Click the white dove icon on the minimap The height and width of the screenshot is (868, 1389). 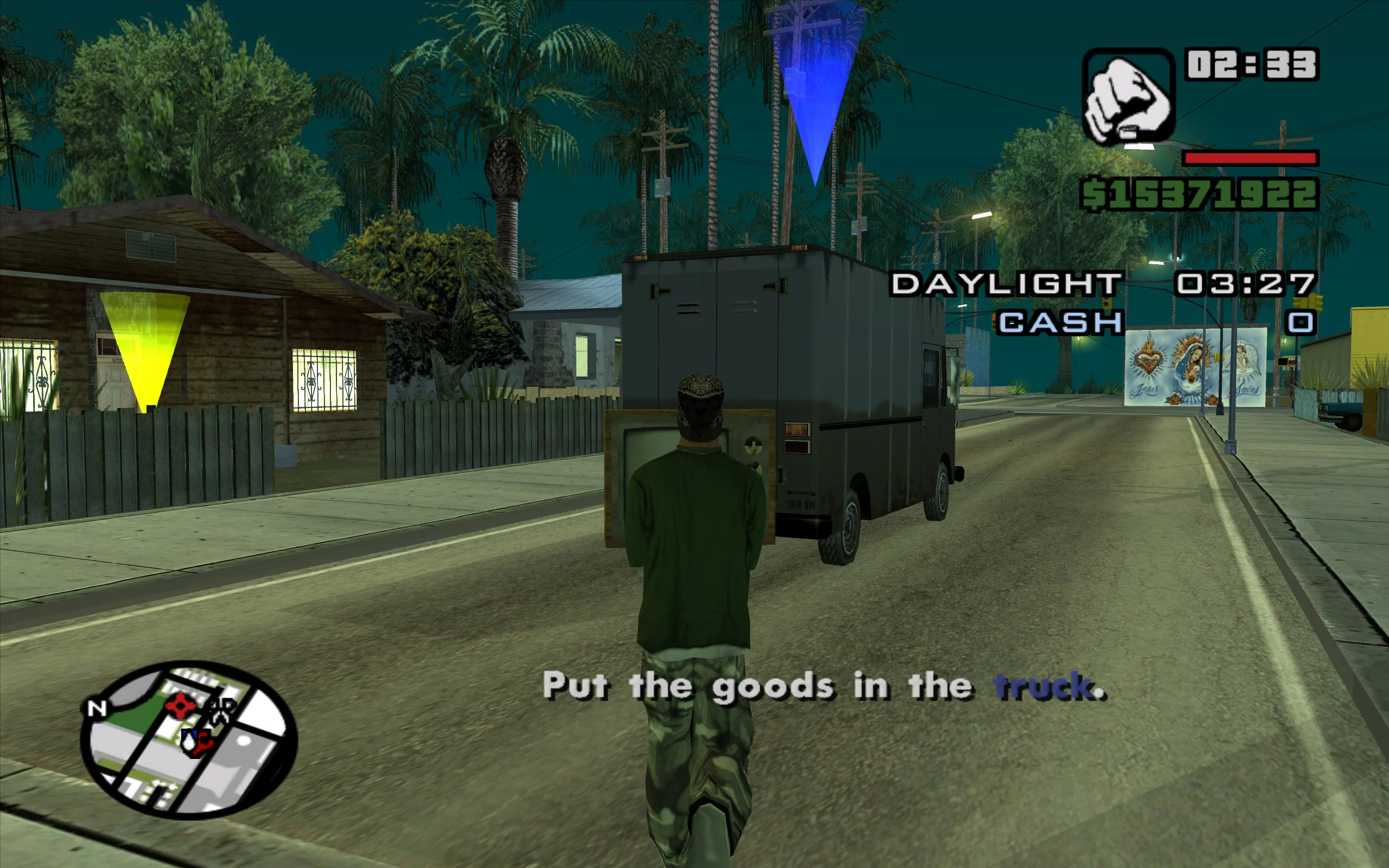coord(189,742)
